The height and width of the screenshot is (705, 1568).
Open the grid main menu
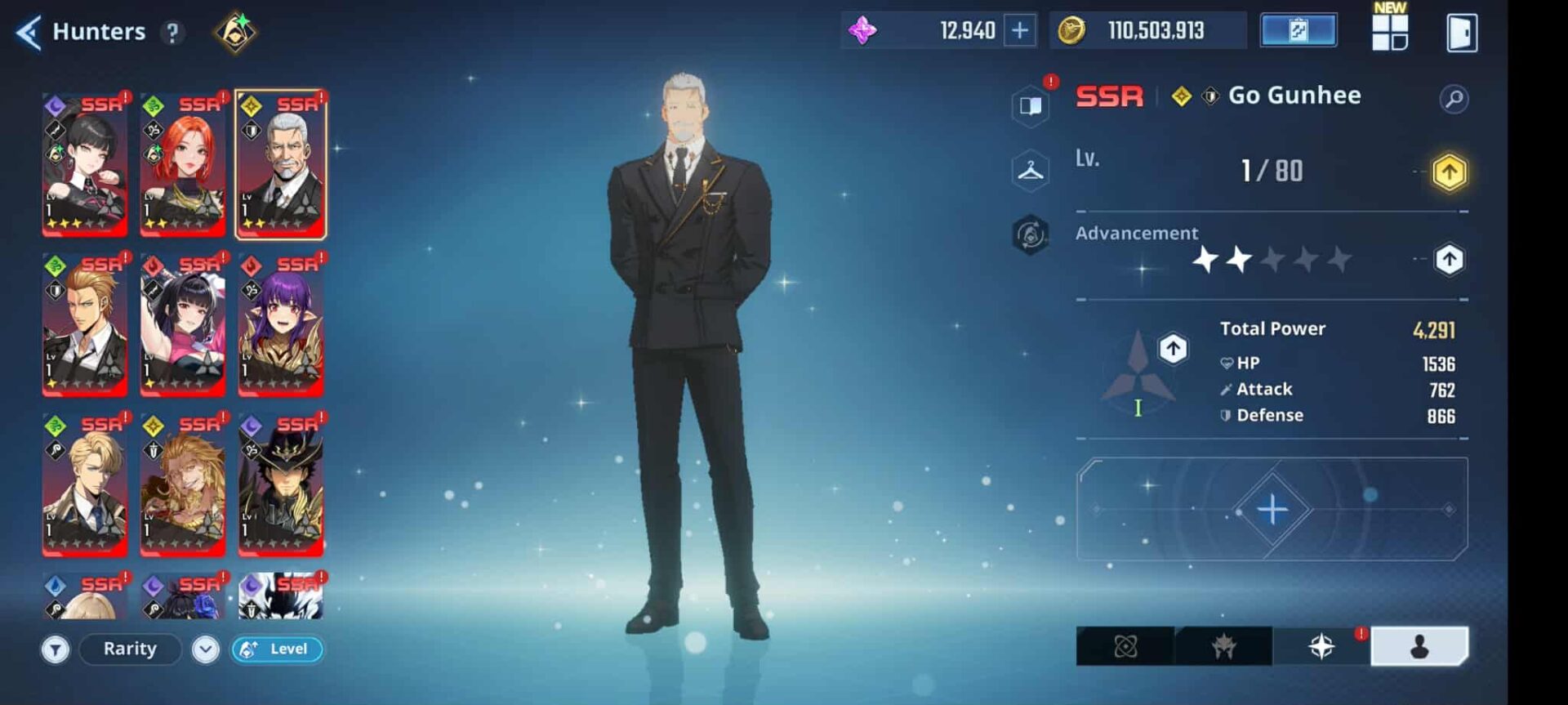click(x=1389, y=33)
